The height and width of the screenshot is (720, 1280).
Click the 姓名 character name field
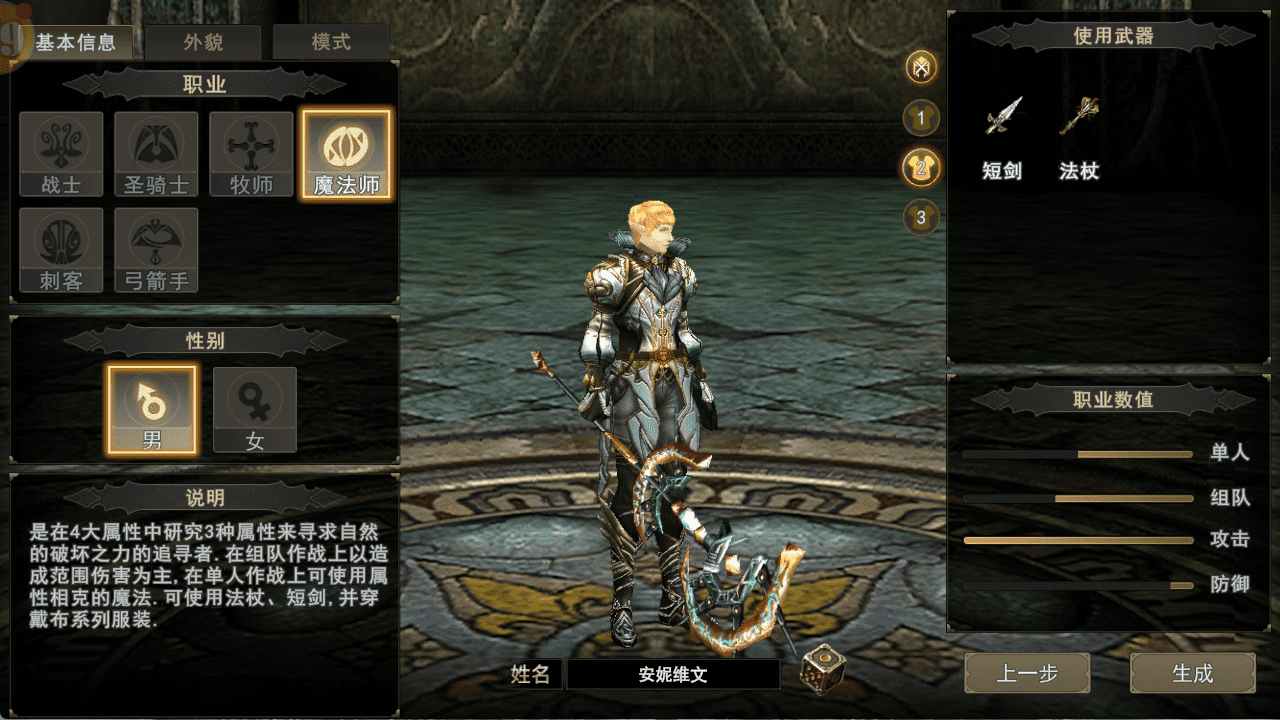(x=673, y=674)
